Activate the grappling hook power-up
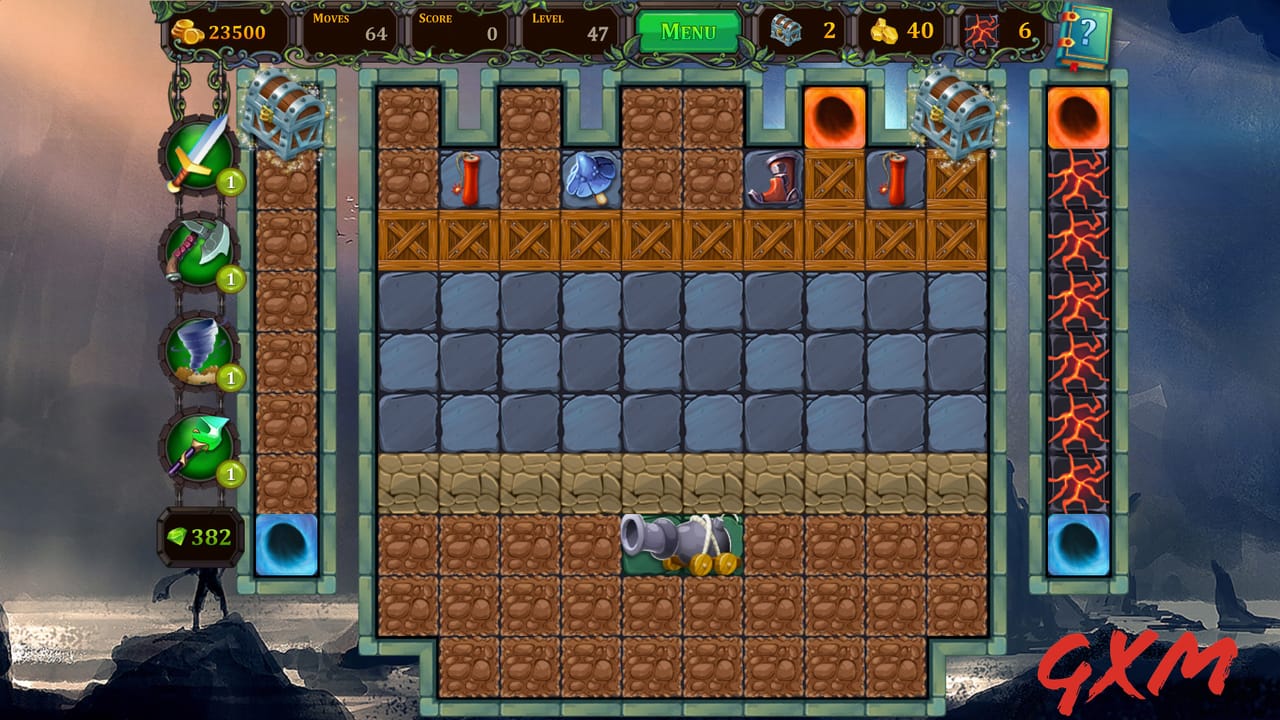 click(200, 446)
